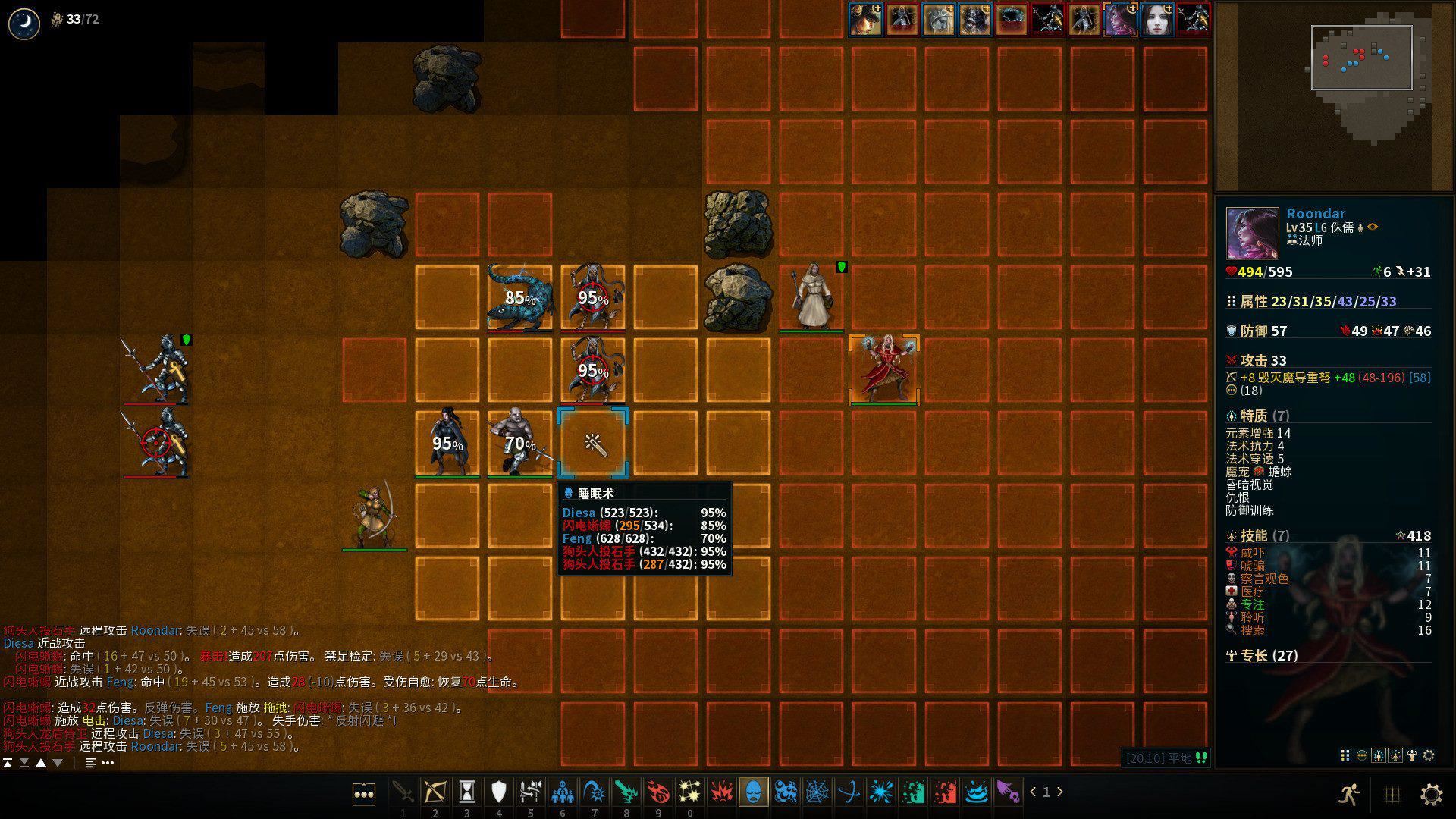This screenshot has height=819, width=1456.
Task: Expand the 专长 (27) feats section
Action: point(1262,655)
